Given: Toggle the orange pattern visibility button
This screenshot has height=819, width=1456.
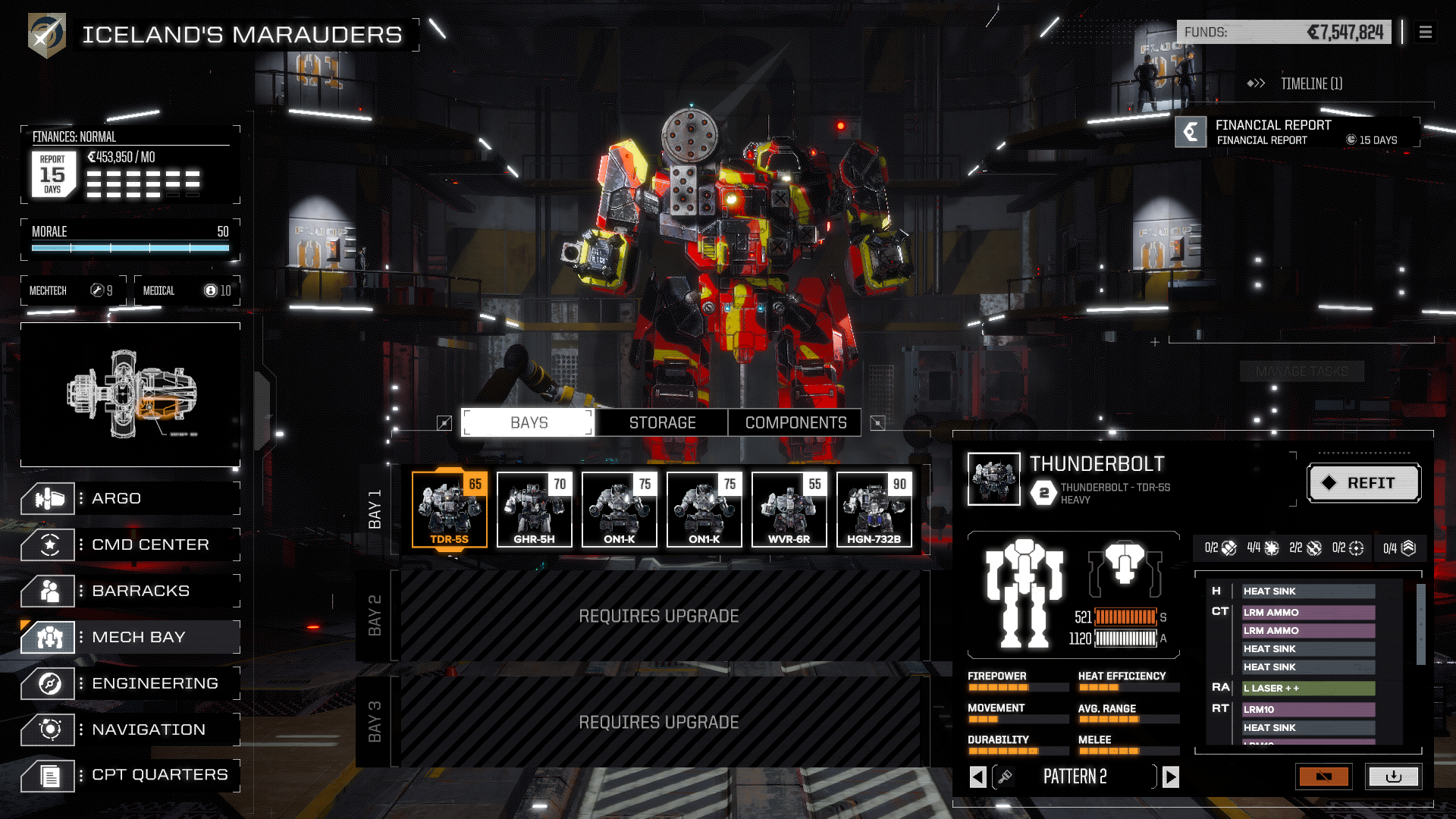Looking at the screenshot, I should (1323, 777).
